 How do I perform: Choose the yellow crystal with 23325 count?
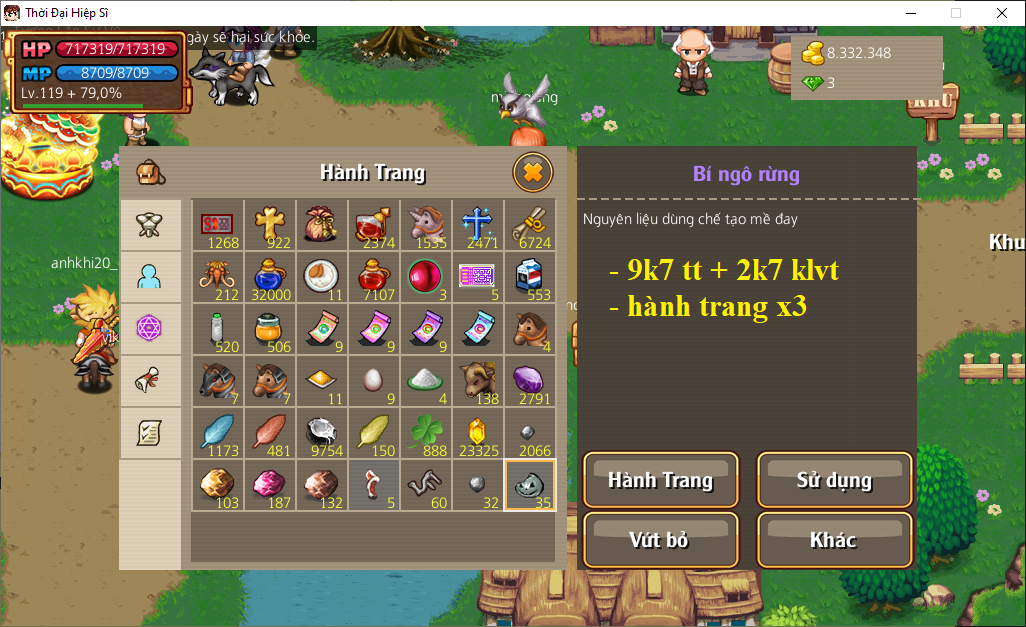coord(478,433)
